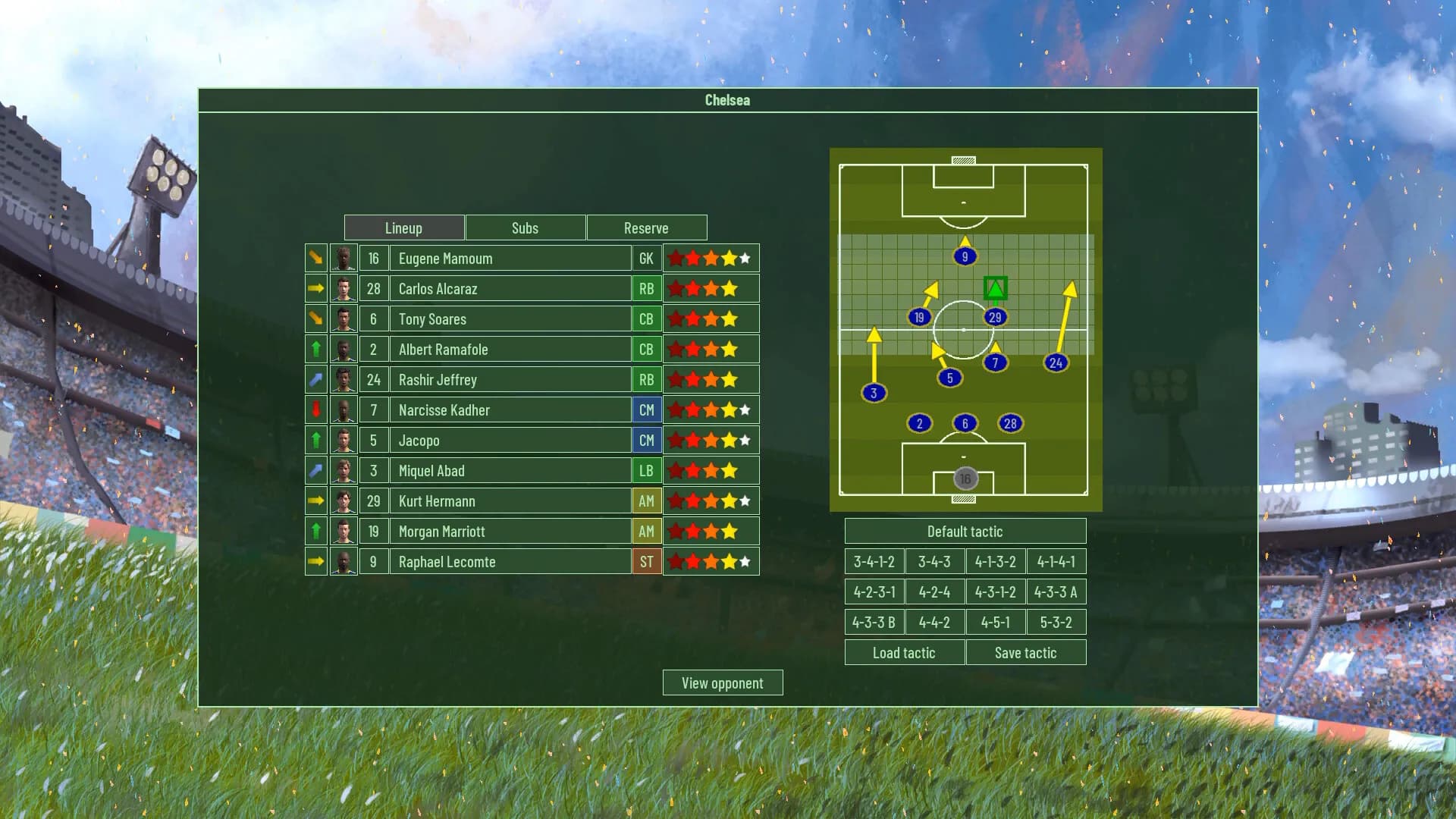
Task: Click the red downward form arrow beside Narcisse Kadher
Action: click(x=315, y=409)
